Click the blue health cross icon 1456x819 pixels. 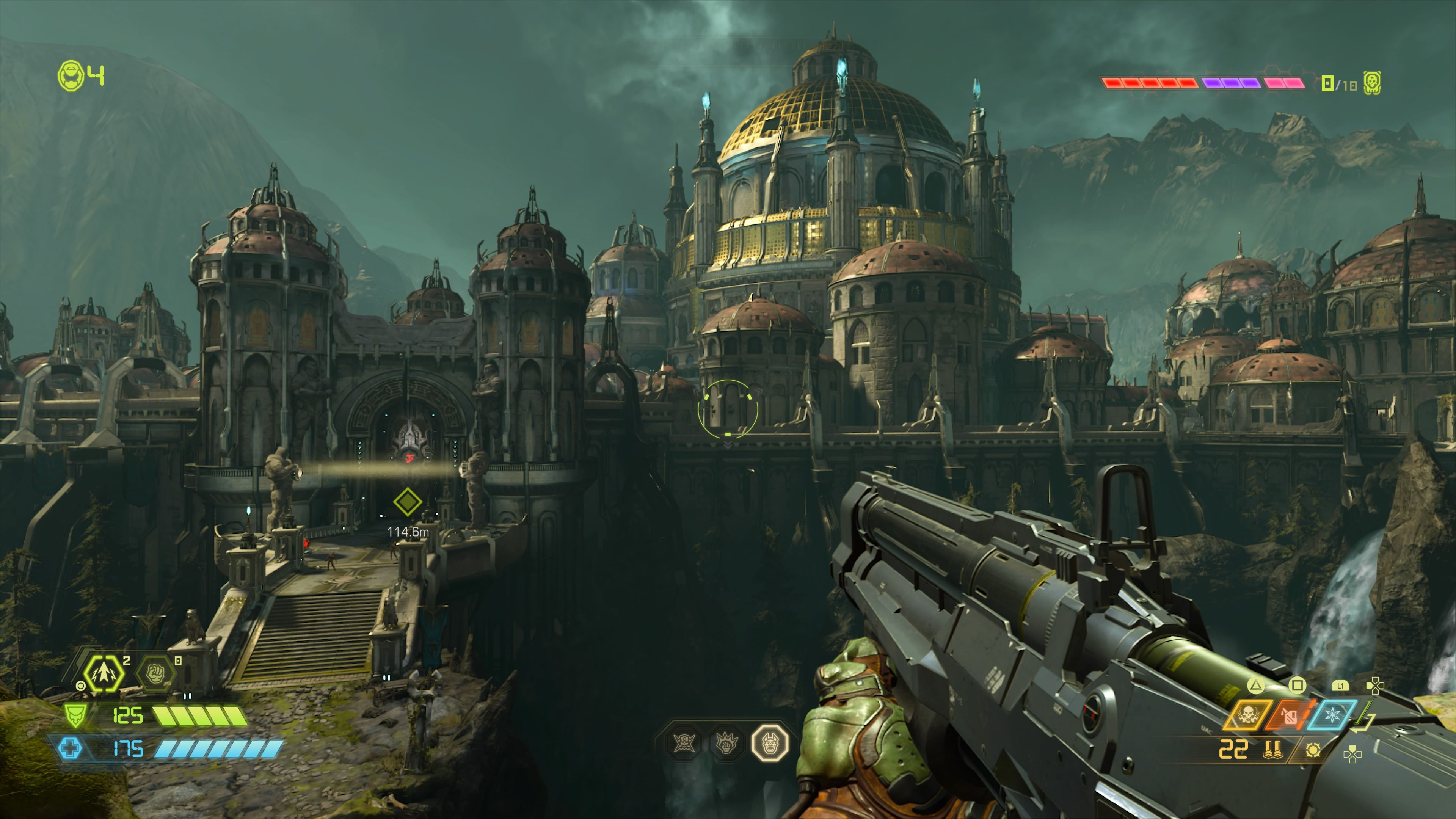coord(70,748)
